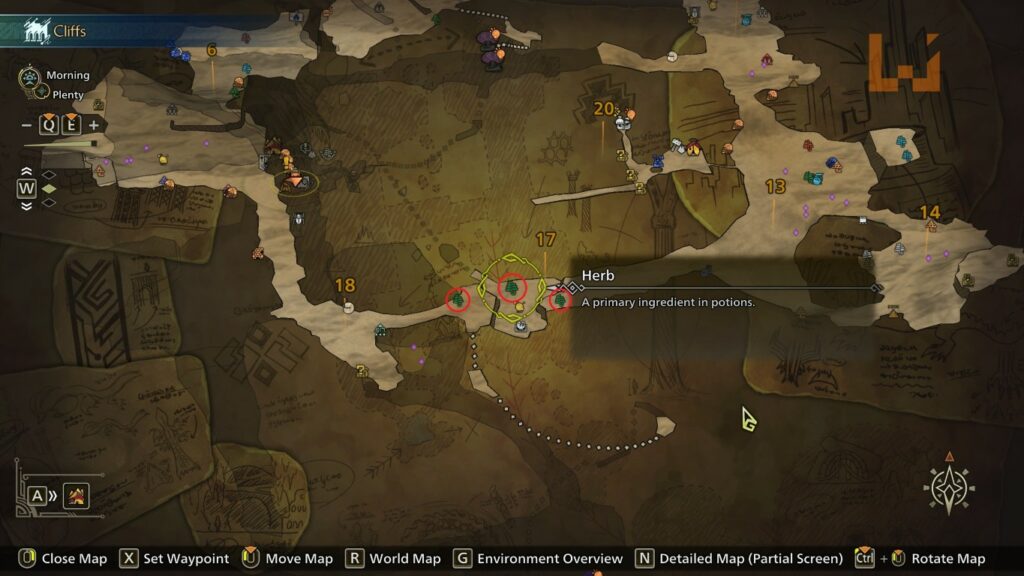Image resolution: width=1024 pixels, height=576 pixels.
Task: Click the hunter's orange arrow position marker
Action: pyautogui.click(x=297, y=181)
